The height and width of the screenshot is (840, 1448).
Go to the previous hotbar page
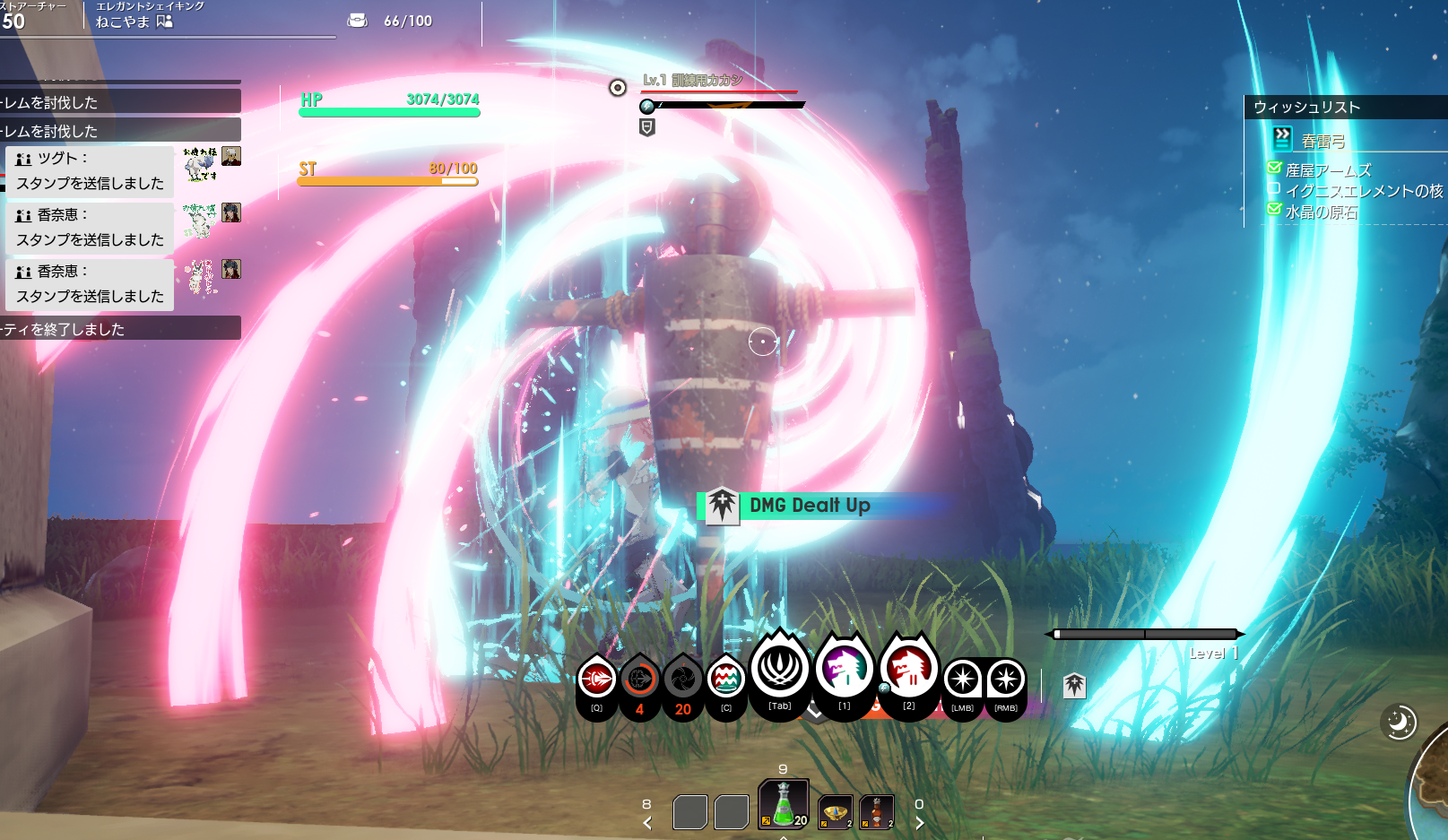click(x=647, y=822)
